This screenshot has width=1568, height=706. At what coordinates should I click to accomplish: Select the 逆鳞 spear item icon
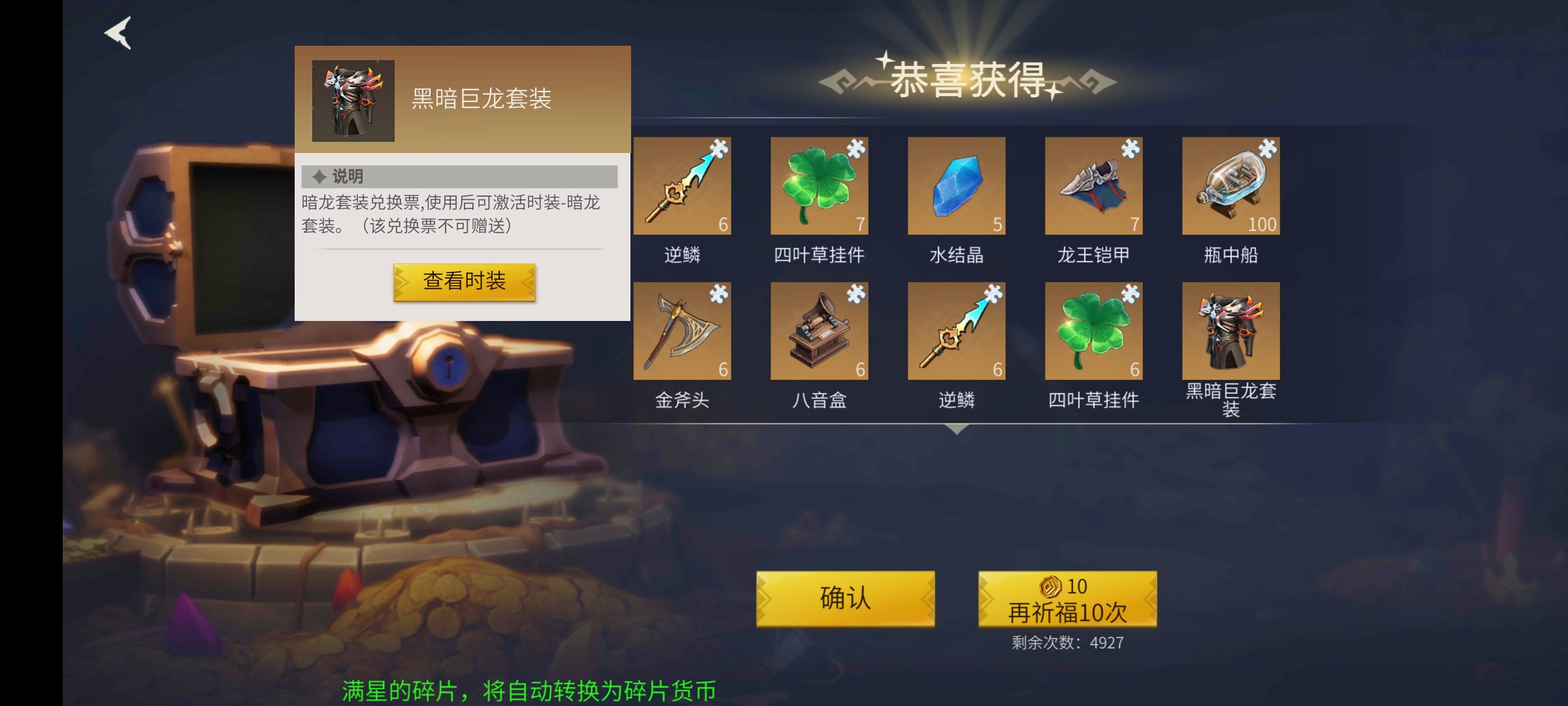682,186
